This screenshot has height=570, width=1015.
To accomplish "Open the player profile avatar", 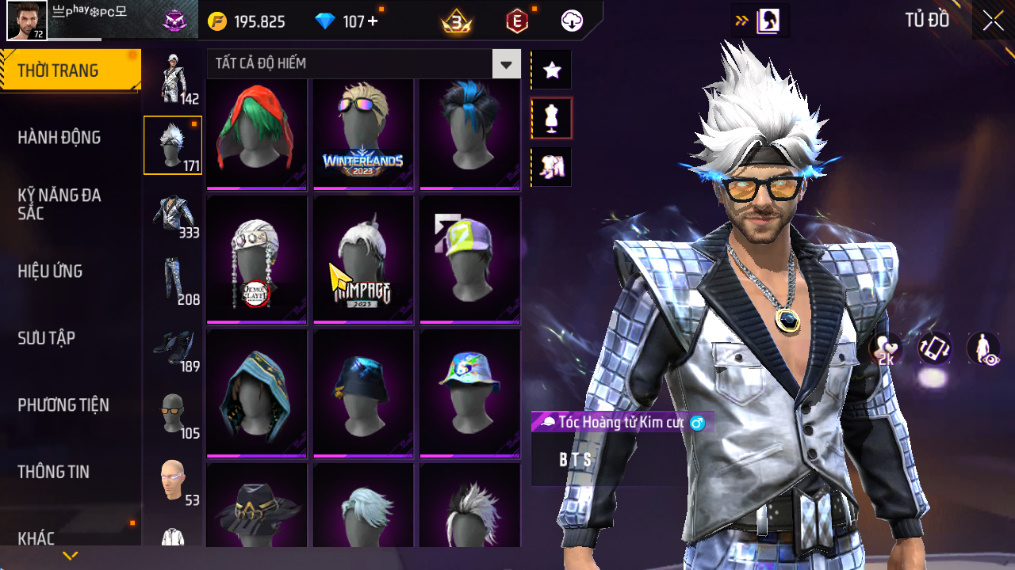I will click(27, 20).
